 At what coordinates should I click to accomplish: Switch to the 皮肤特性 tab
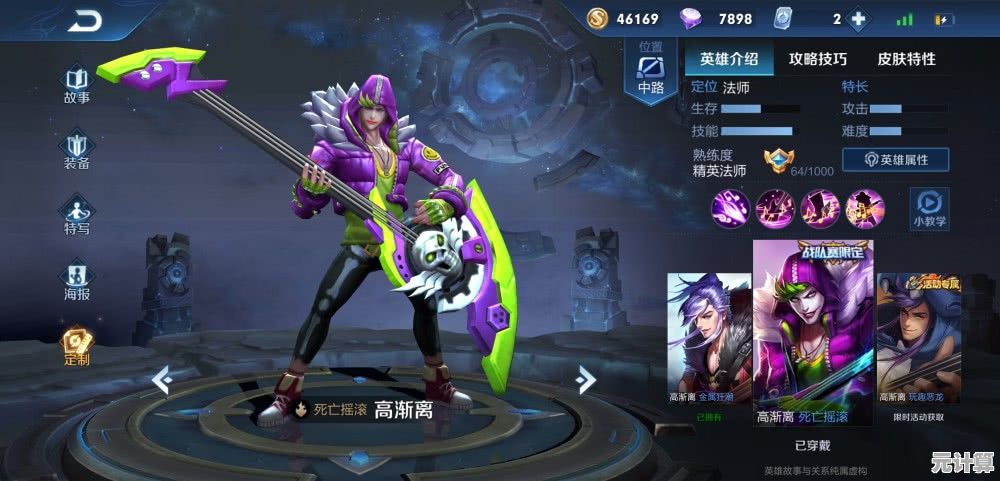click(906, 59)
